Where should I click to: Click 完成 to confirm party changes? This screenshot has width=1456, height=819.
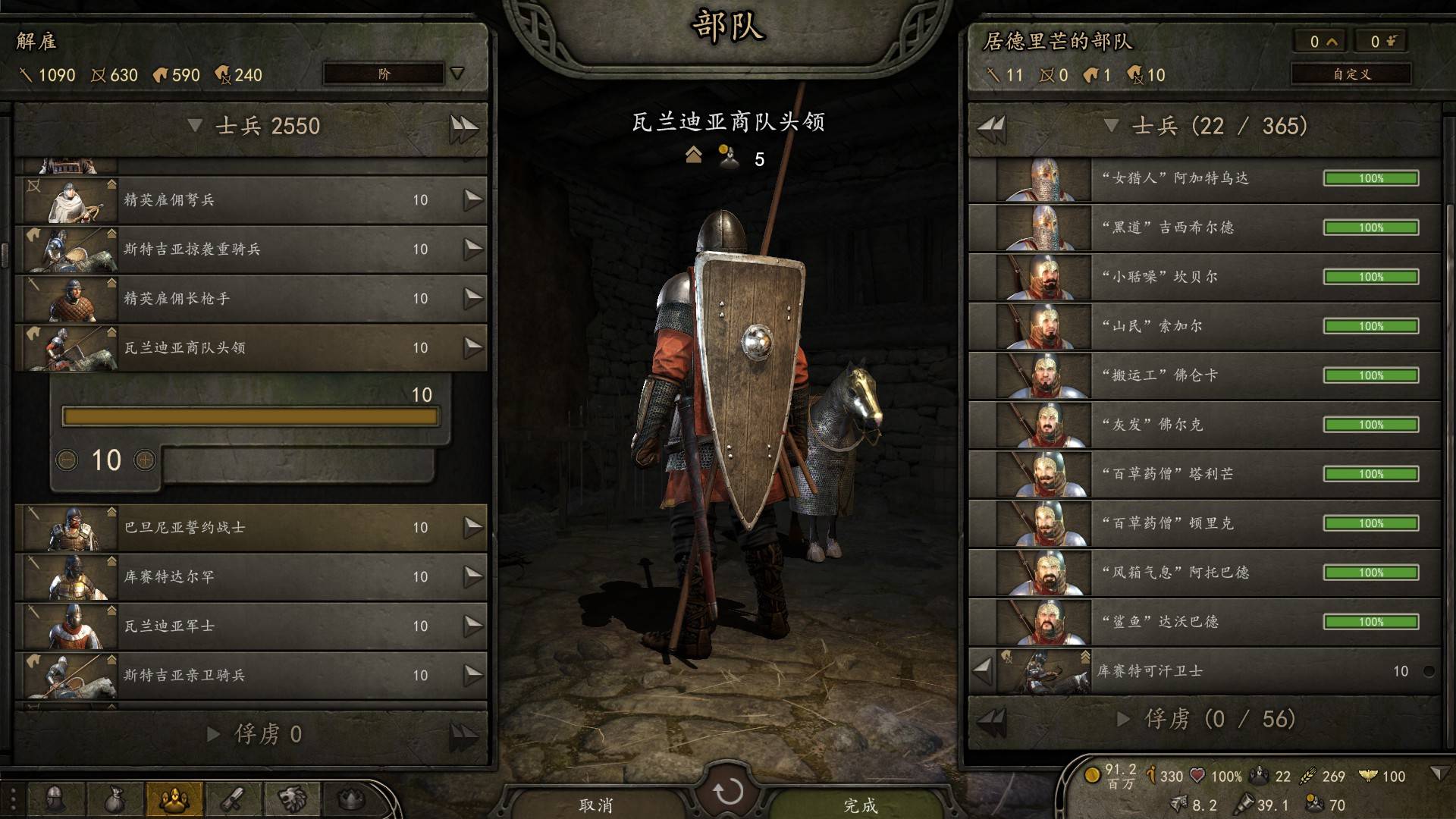860,805
